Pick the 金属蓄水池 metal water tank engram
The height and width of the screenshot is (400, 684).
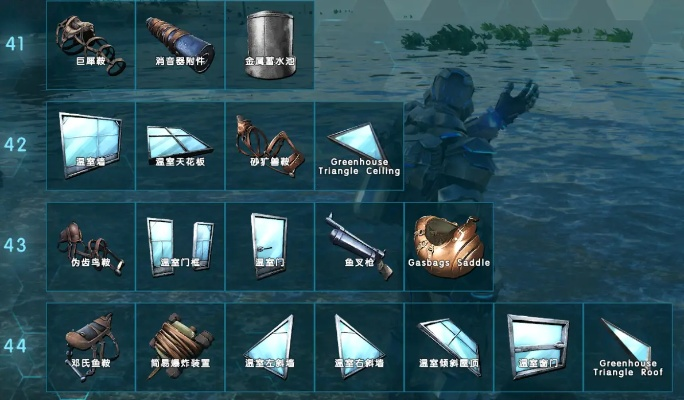tap(269, 45)
